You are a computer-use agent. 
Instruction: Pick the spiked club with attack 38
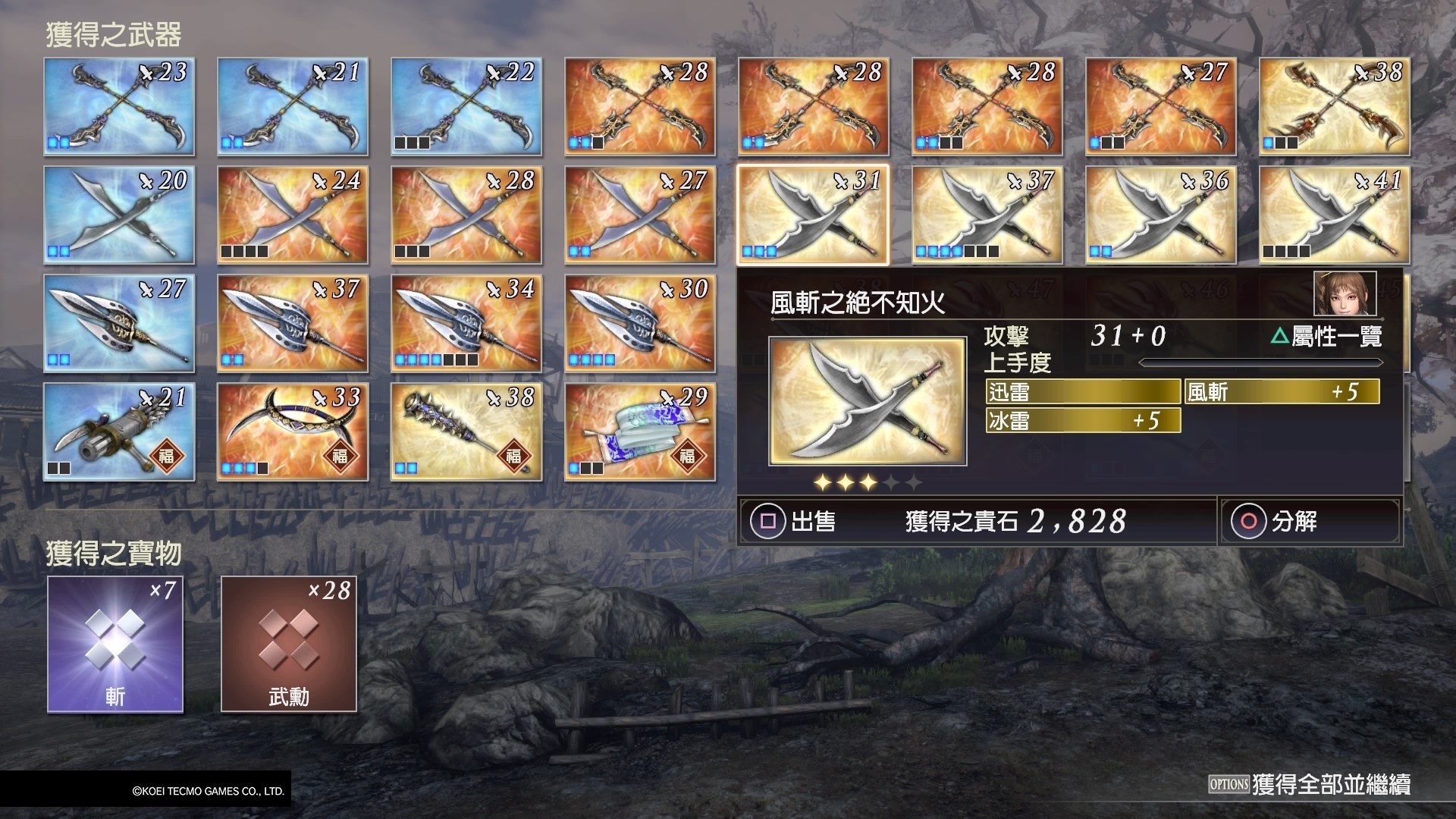[x=466, y=431]
